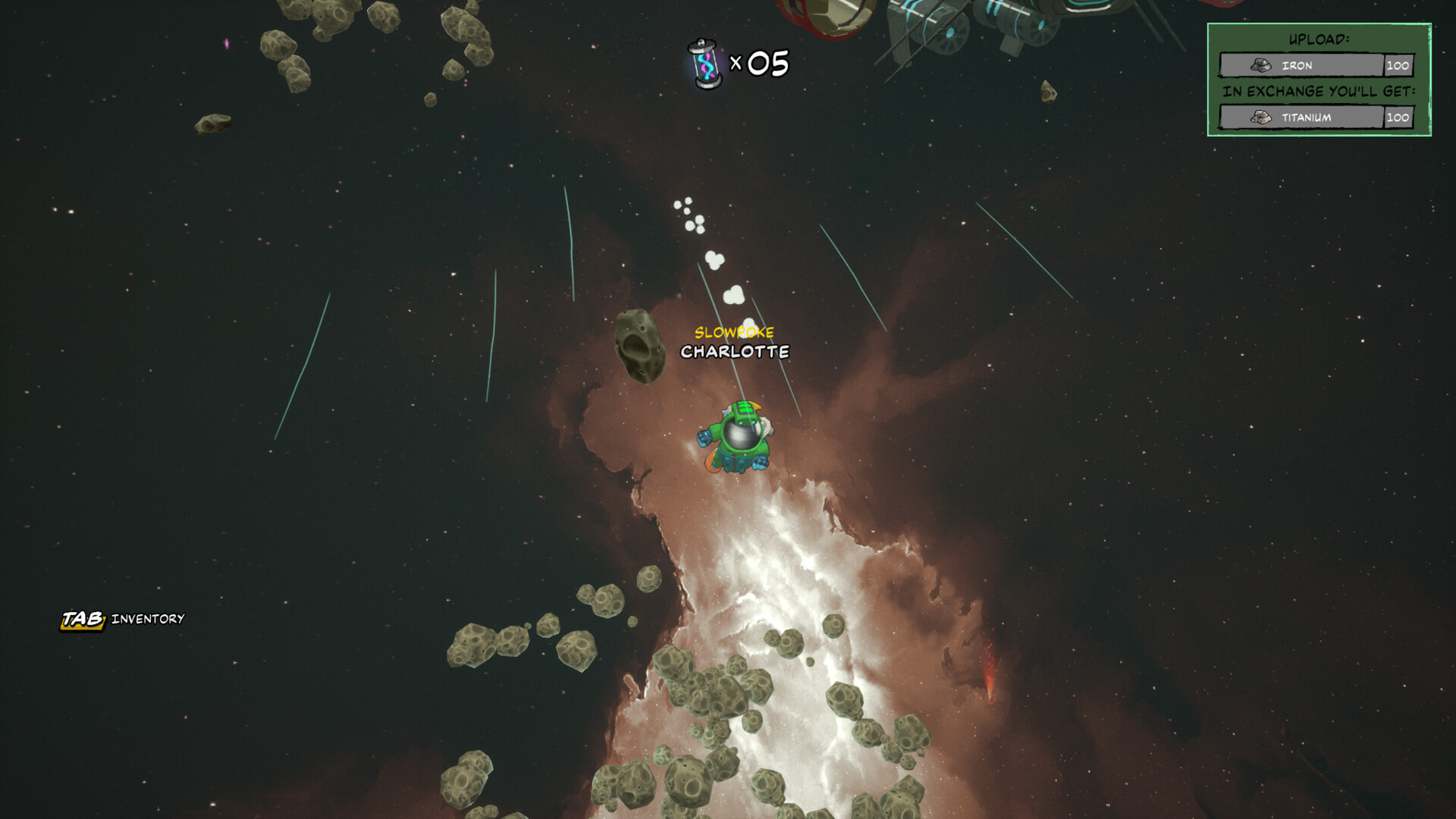Select the Titanium exchange reward row

point(1316,118)
